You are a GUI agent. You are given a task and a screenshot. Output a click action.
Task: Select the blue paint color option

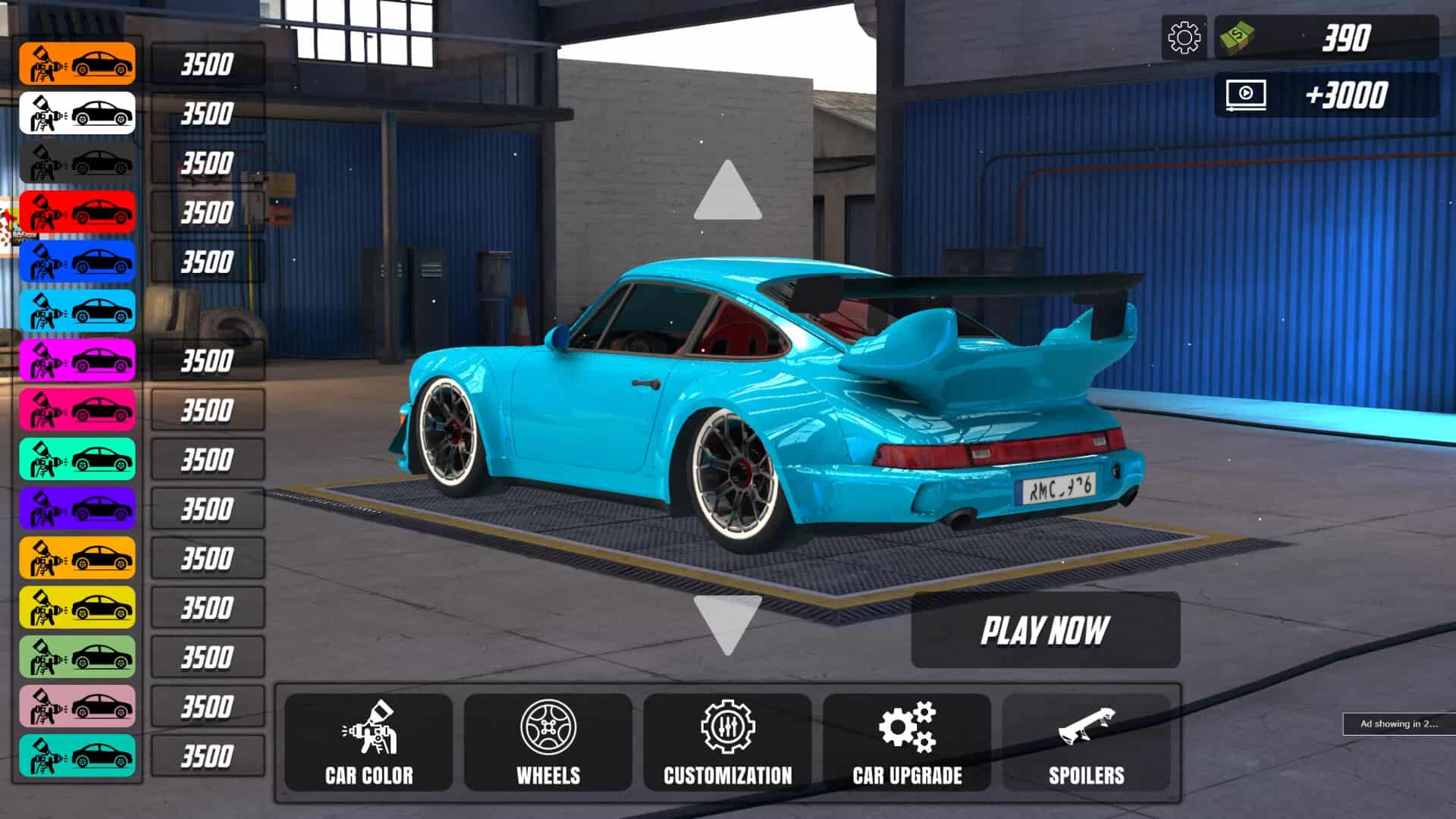pyautogui.click(x=76, y=262)
